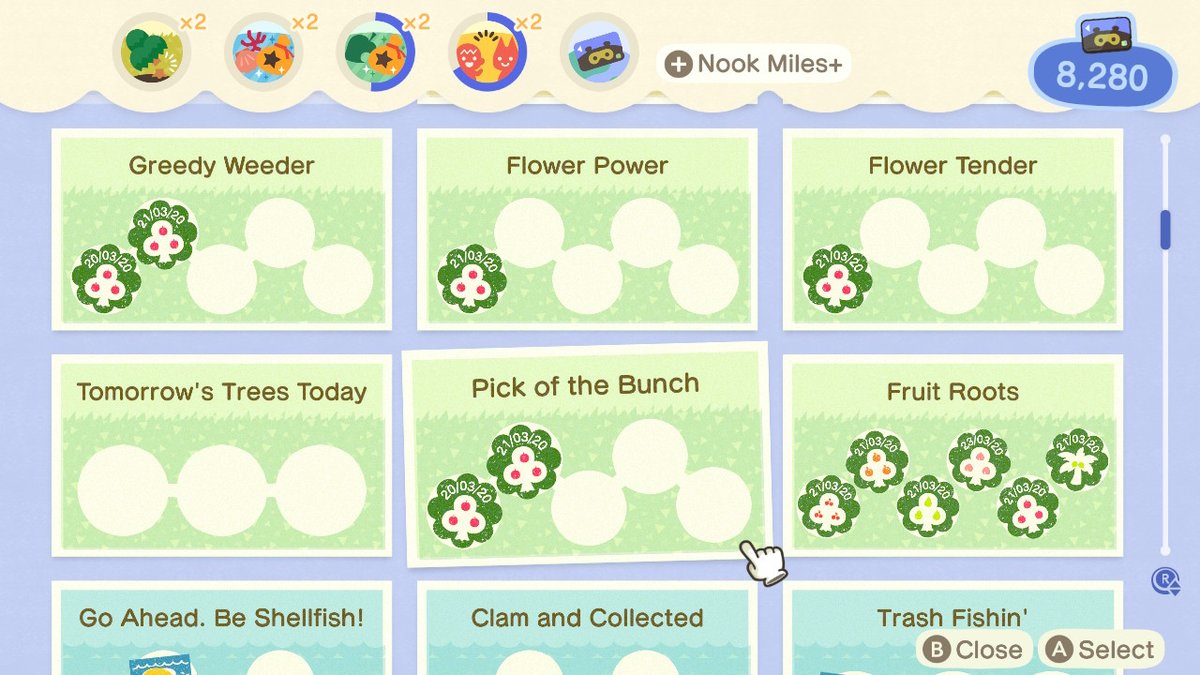The width and height of the screenshot is (1200, 675).
Task: Select the Clam and Collected card
Action: pos(587,628)
